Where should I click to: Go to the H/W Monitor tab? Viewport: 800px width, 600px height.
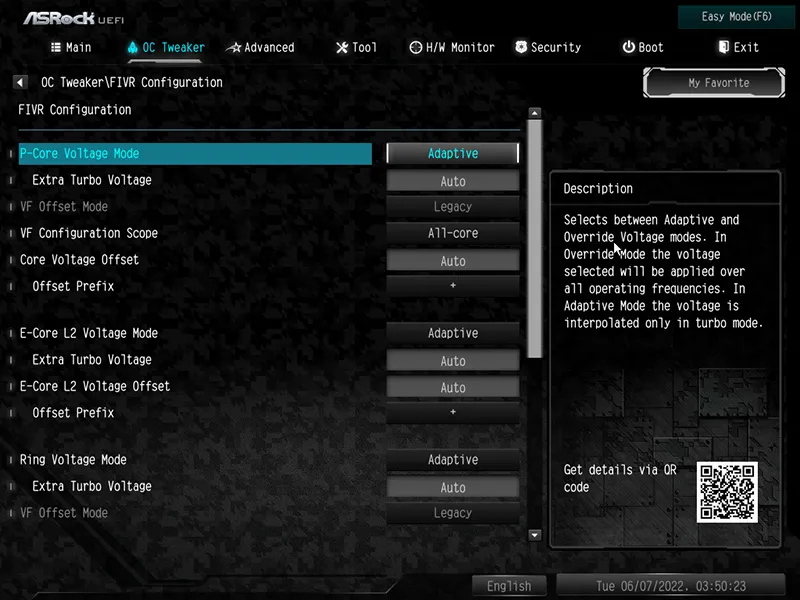point(452,47)
